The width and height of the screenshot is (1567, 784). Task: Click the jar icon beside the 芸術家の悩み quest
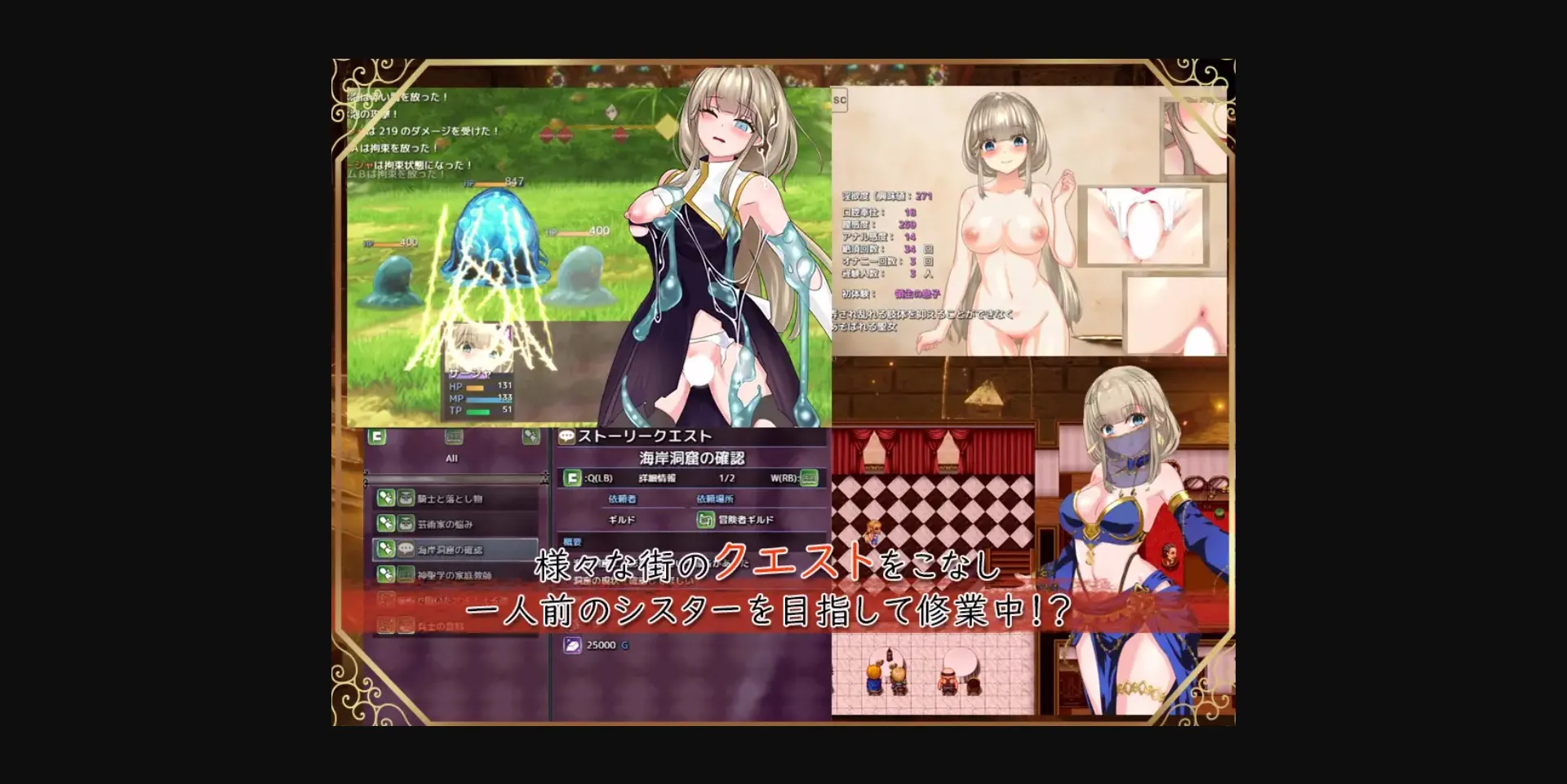[x=405, y=525]
